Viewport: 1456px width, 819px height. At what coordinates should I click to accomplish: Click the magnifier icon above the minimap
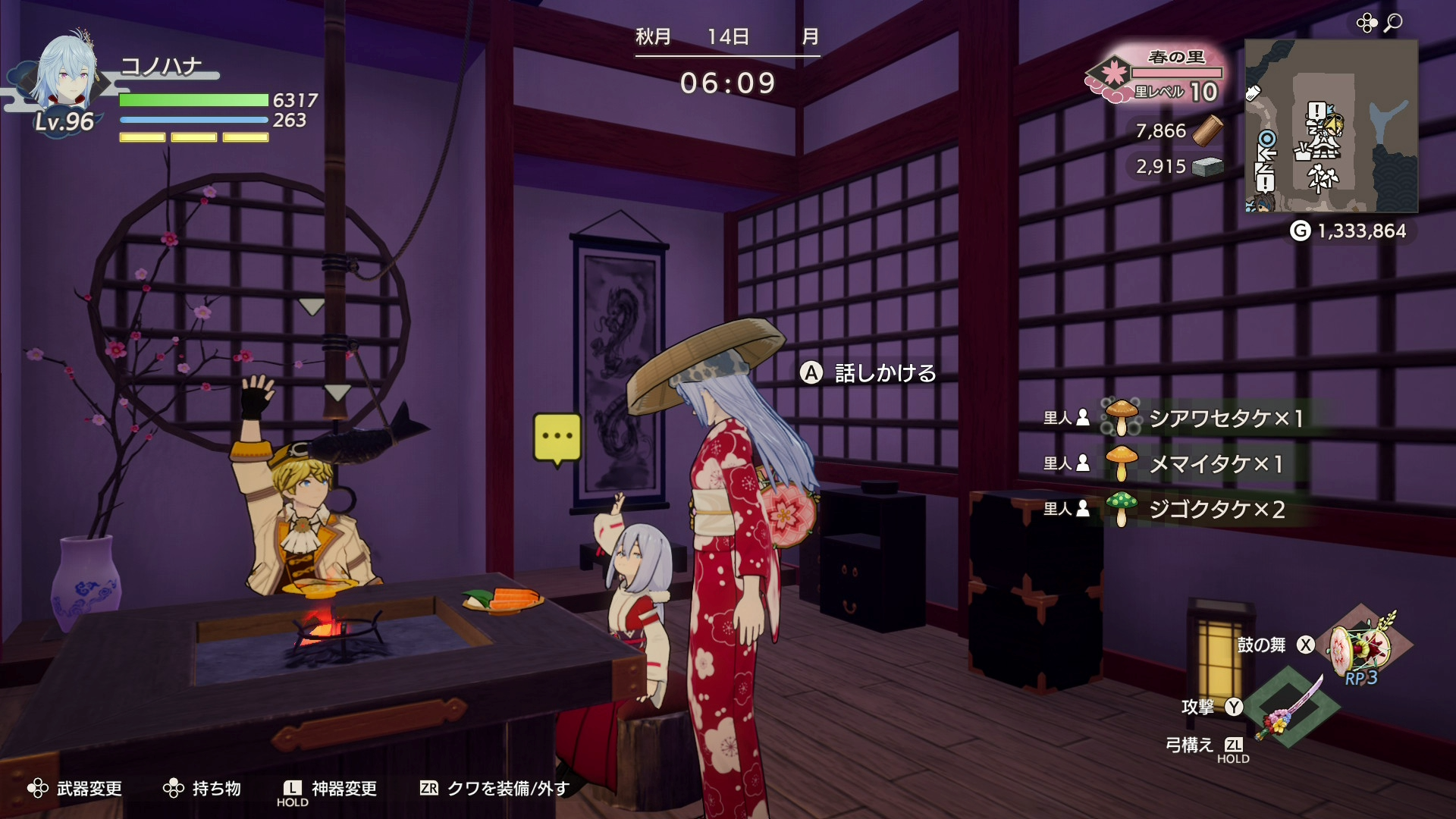pyautogui.click(x=1393, y=24)
